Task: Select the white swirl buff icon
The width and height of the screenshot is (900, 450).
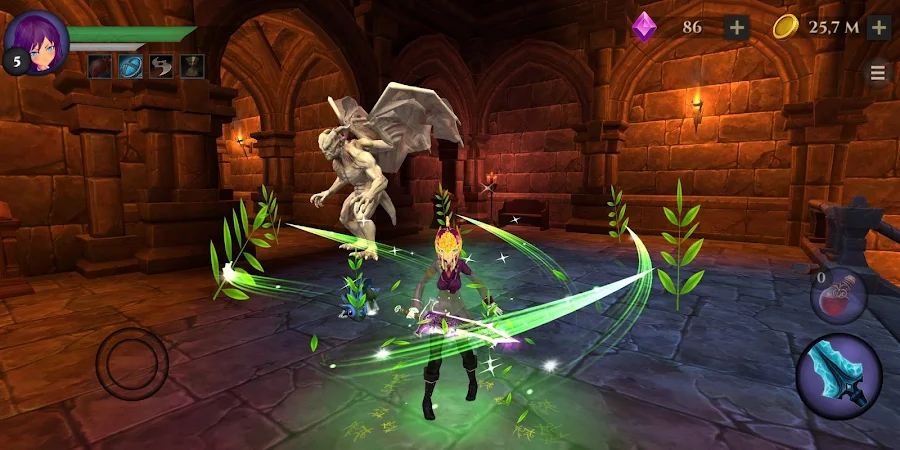Action: pos(162,67)
